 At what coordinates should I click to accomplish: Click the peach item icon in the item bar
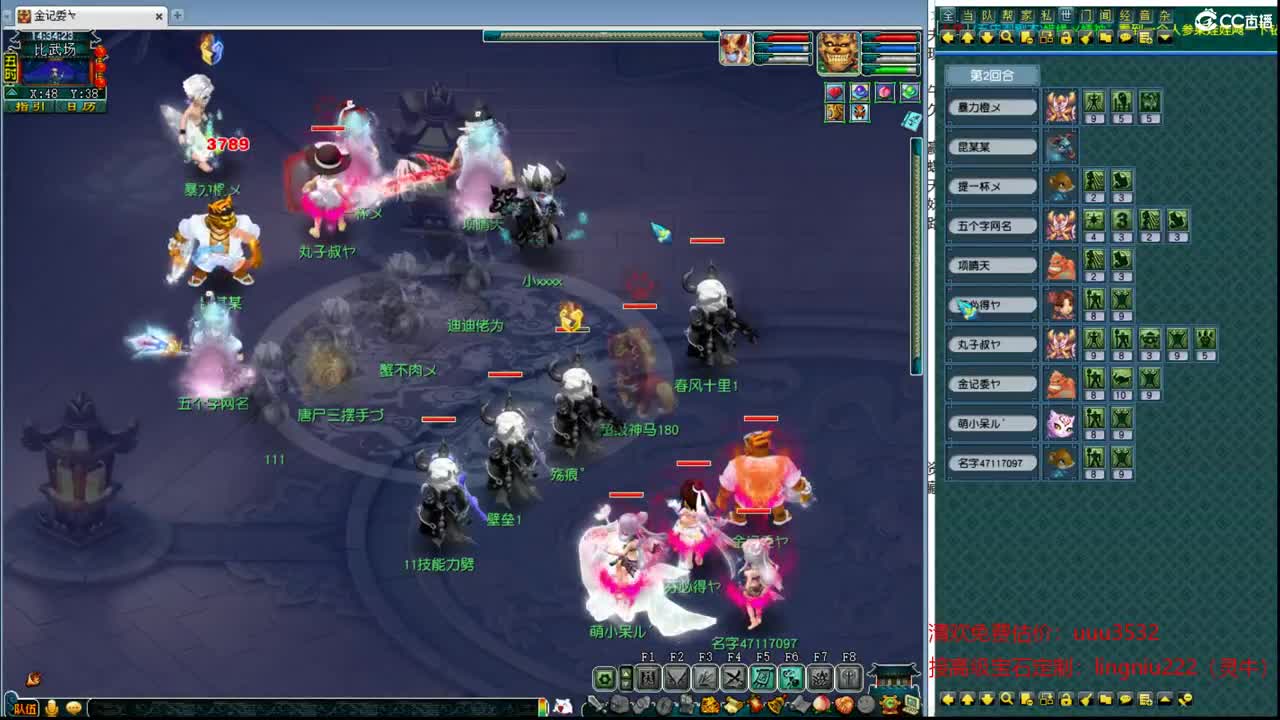[x=821, y=703]
